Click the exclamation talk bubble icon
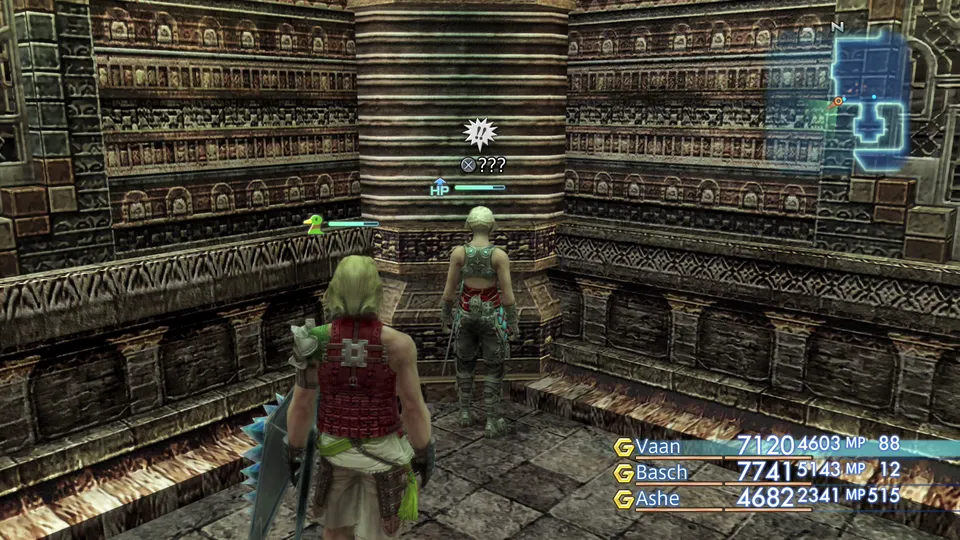 tap(481, 133)
